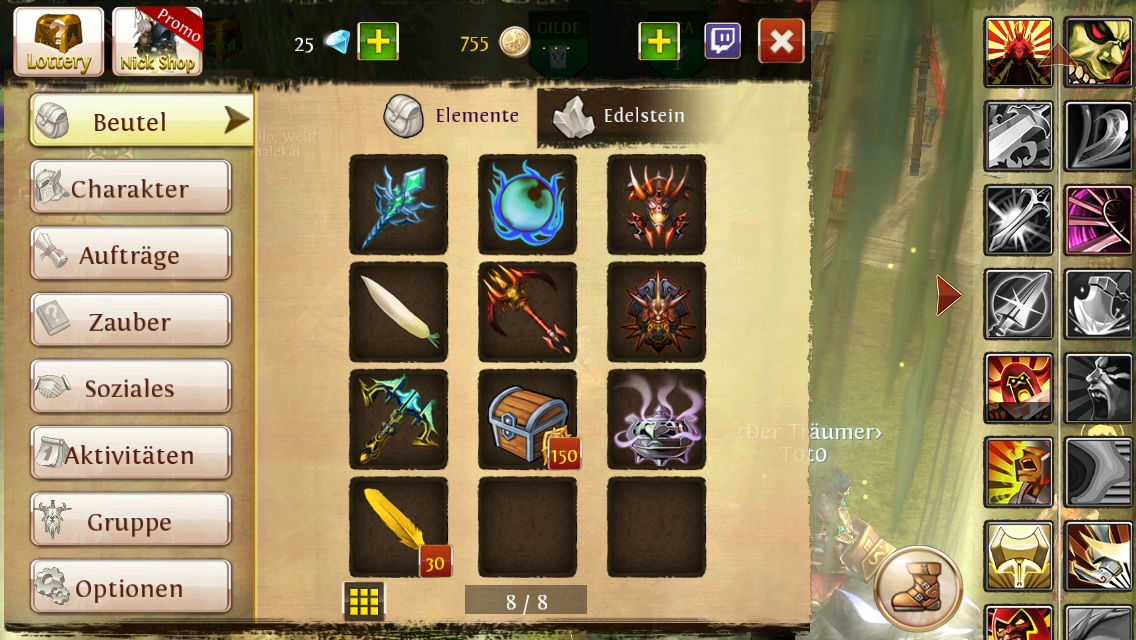Viewport: 1136px width, 640px height.
Task: Show the Aufträge quest list
Action: point(131,255)
